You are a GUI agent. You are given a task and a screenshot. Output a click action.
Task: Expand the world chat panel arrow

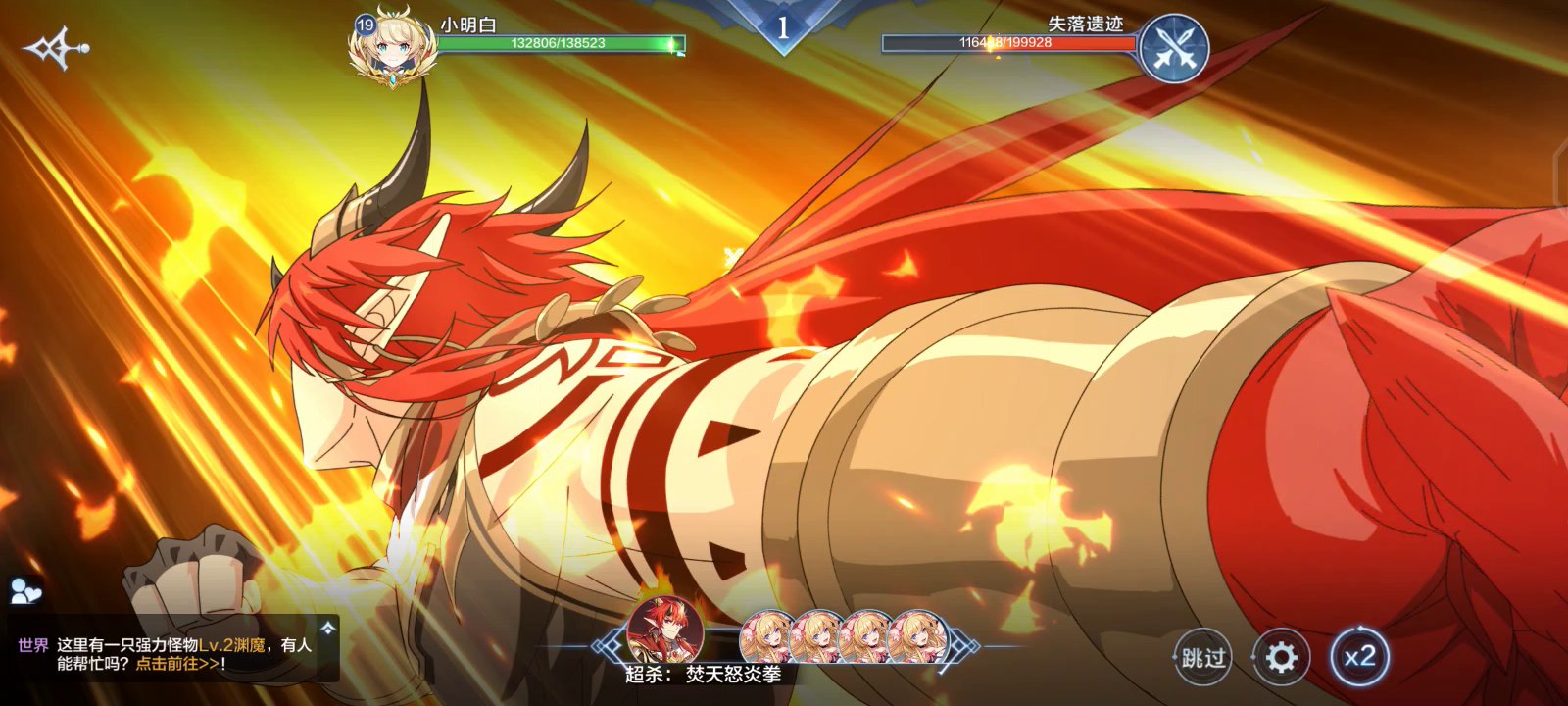328,626
